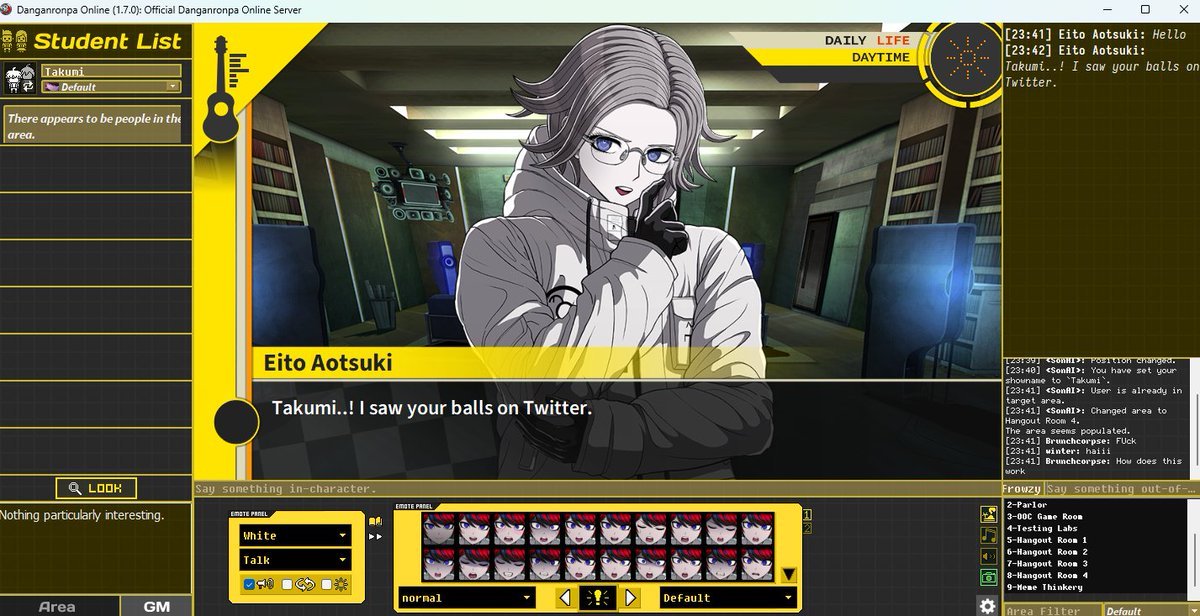
Task: Switch to the Area tab
Action: [57, 606]
